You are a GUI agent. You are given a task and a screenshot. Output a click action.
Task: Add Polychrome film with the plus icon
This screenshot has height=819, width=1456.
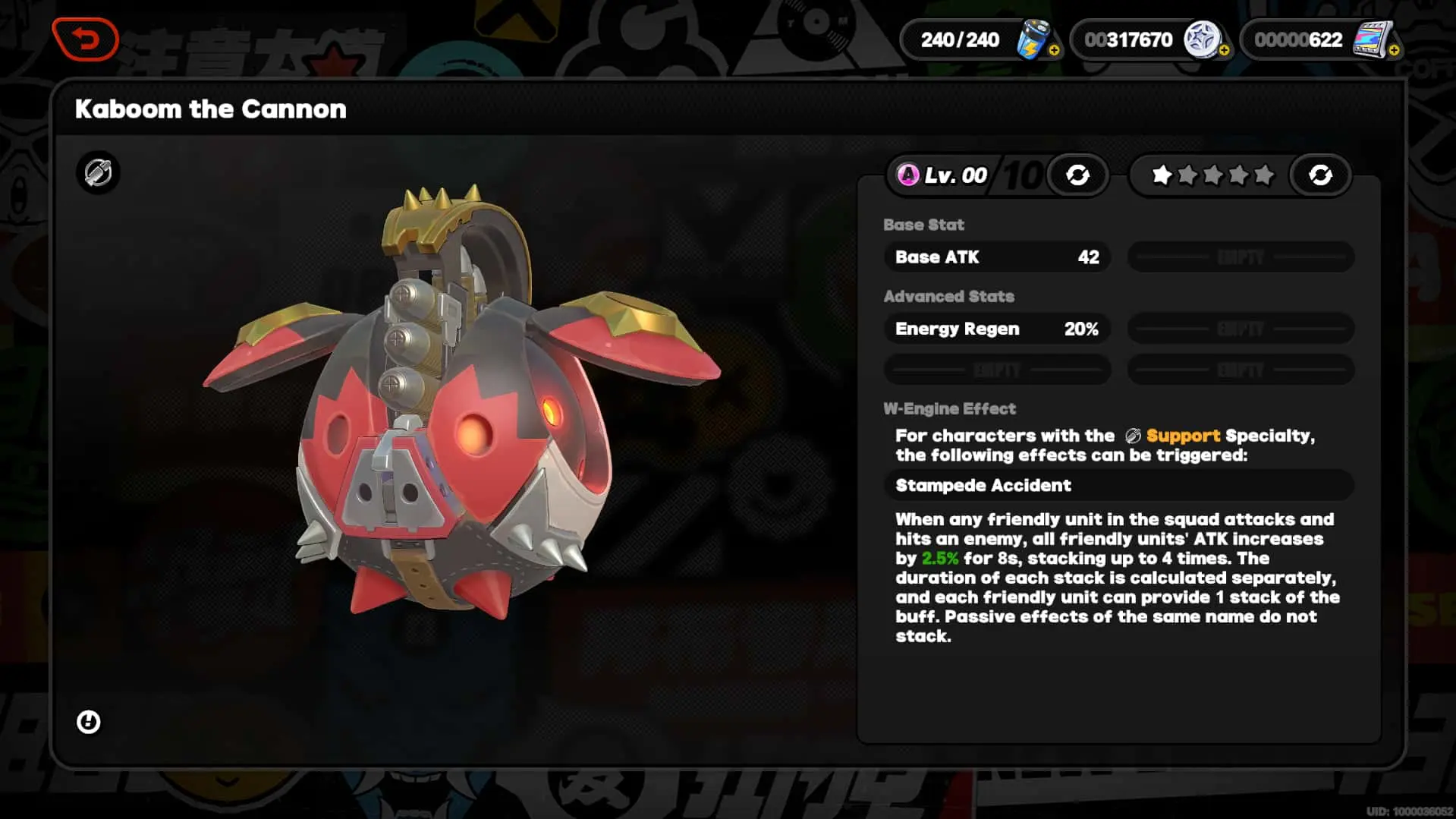(1394, 50)
